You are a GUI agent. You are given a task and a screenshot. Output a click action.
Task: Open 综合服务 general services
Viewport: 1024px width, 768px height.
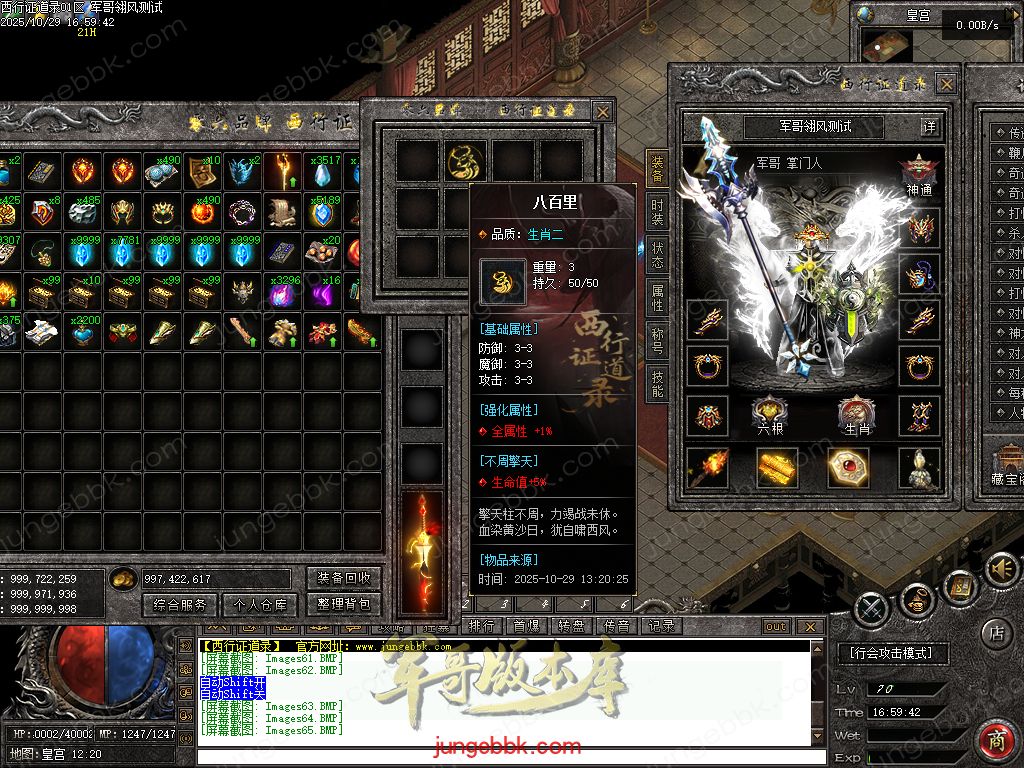click(x=180, y=604)
